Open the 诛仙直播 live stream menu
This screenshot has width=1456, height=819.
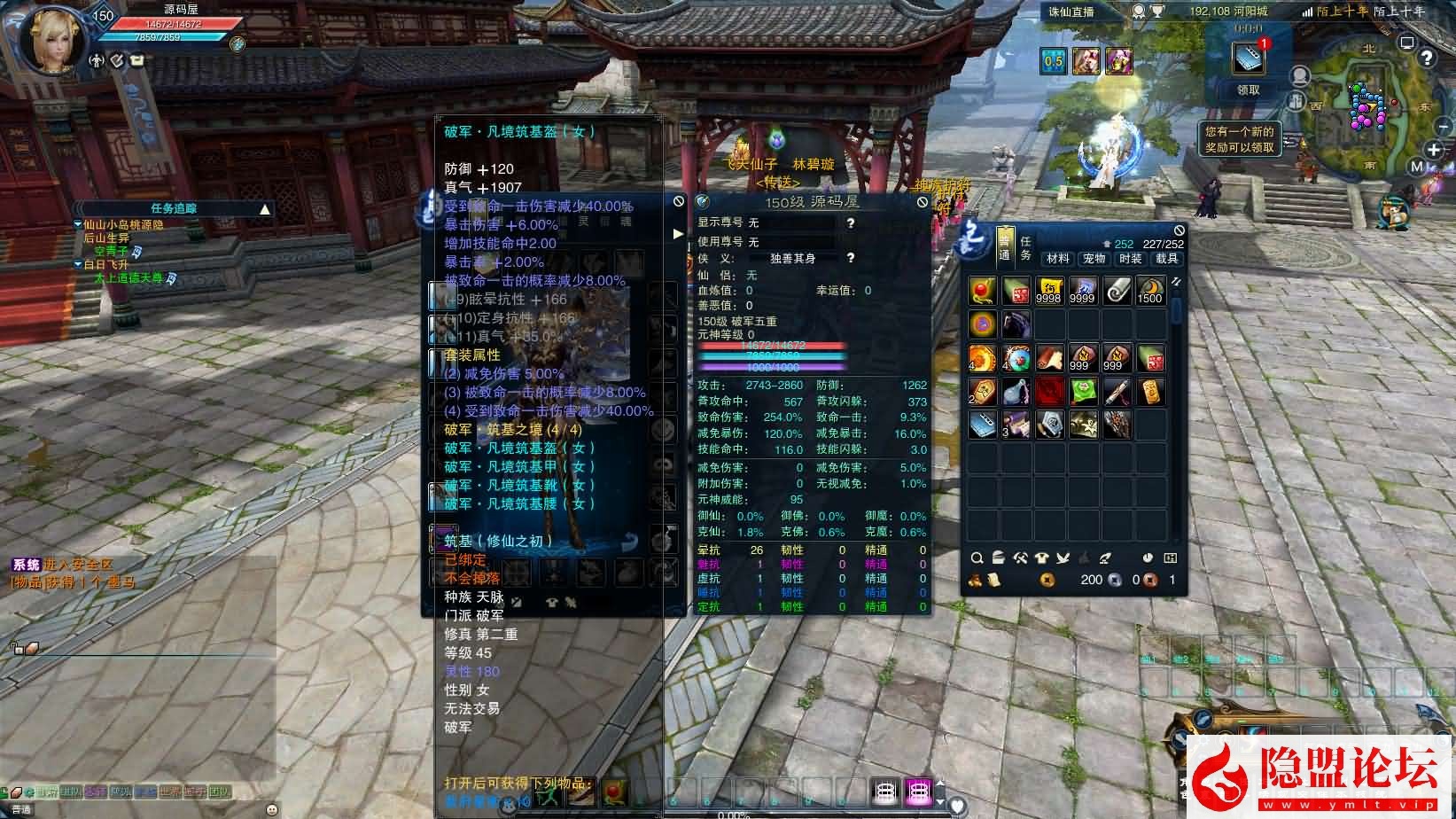pyautogui.click(x=1071, y=12)
